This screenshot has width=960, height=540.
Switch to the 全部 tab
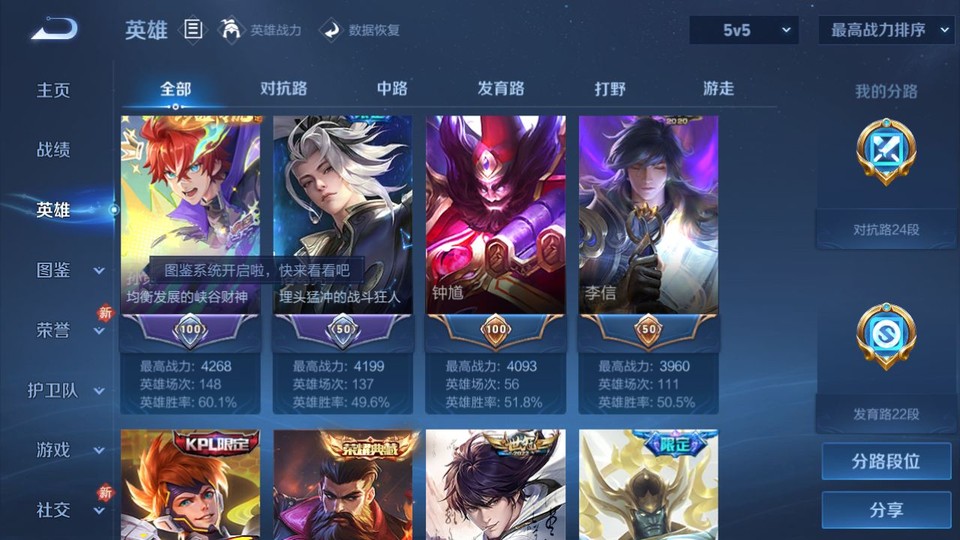click(175, 89)
